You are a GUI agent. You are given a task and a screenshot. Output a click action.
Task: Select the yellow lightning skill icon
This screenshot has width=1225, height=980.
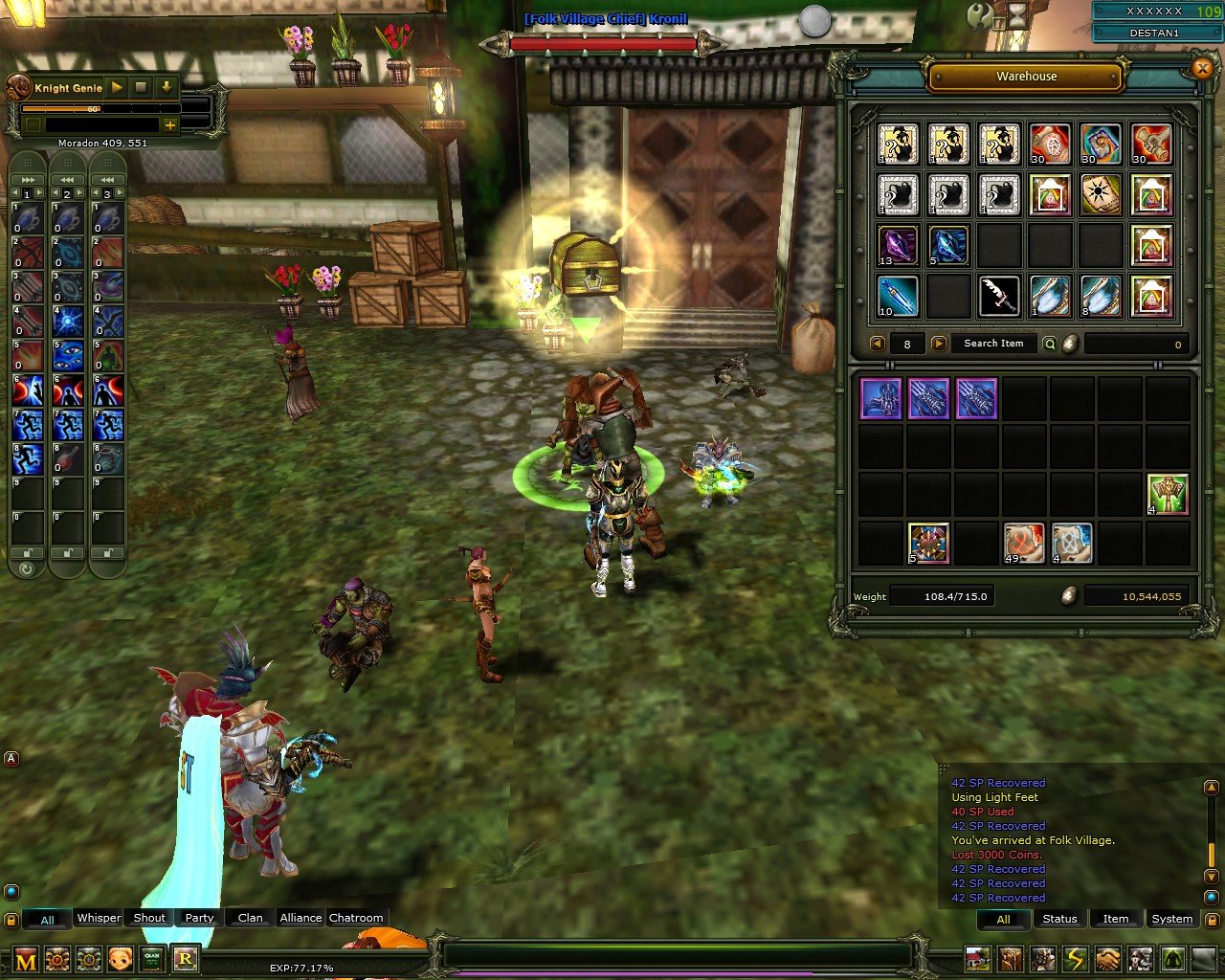(x=1075, y=958)
